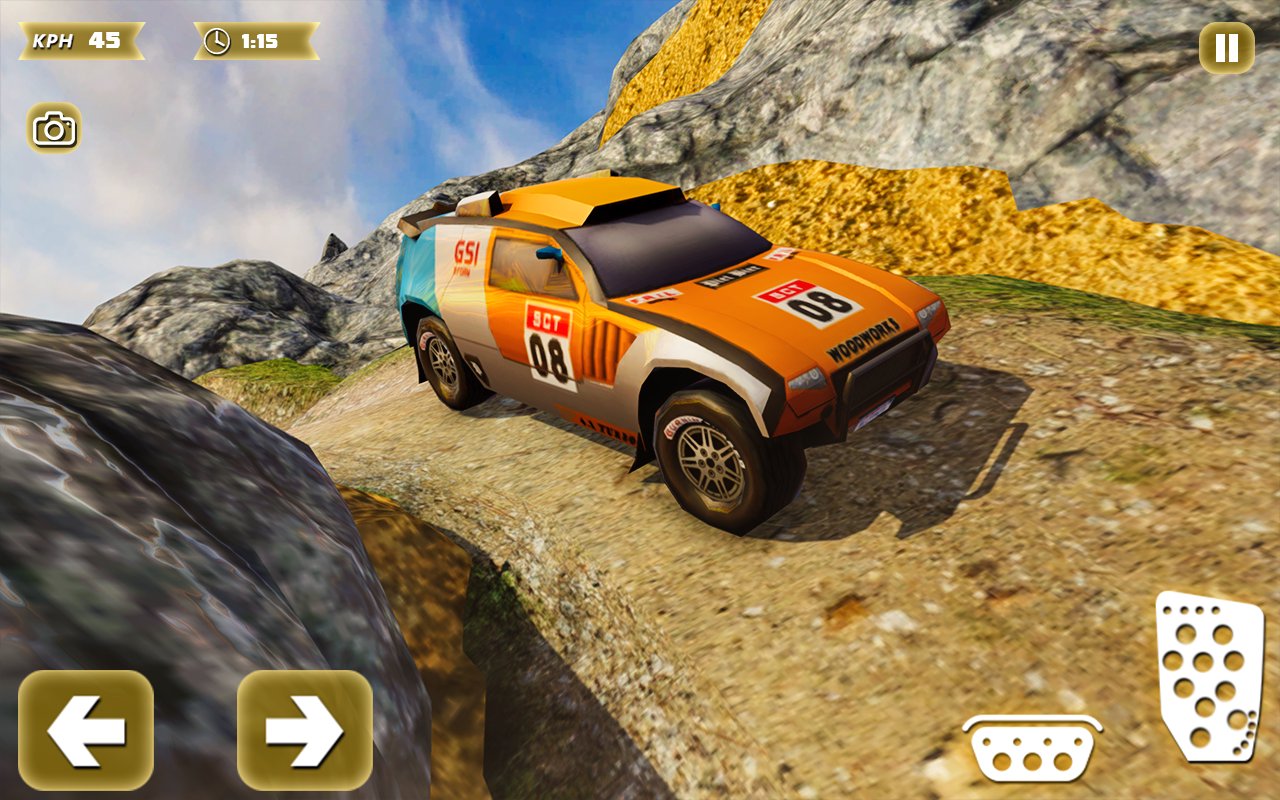The width and height of the screenshot is (1280, 800).
Task: Steer left with the left arrow button
Action: pyautogui.click(x=86, y=731)
